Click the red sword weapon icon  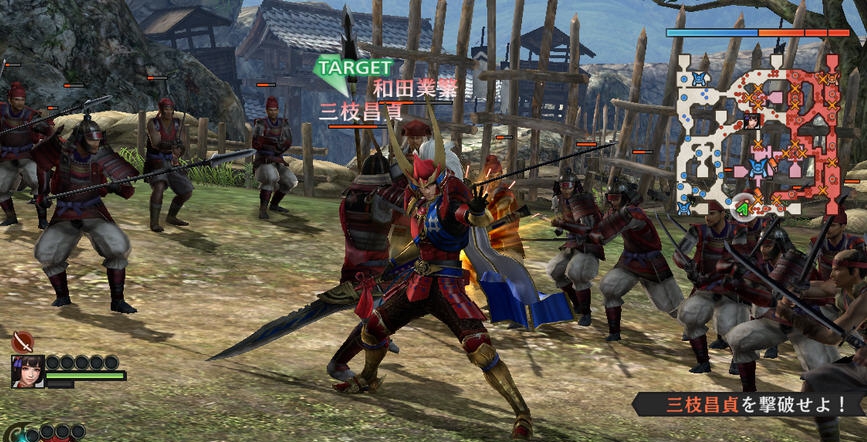tap(22, 342)
